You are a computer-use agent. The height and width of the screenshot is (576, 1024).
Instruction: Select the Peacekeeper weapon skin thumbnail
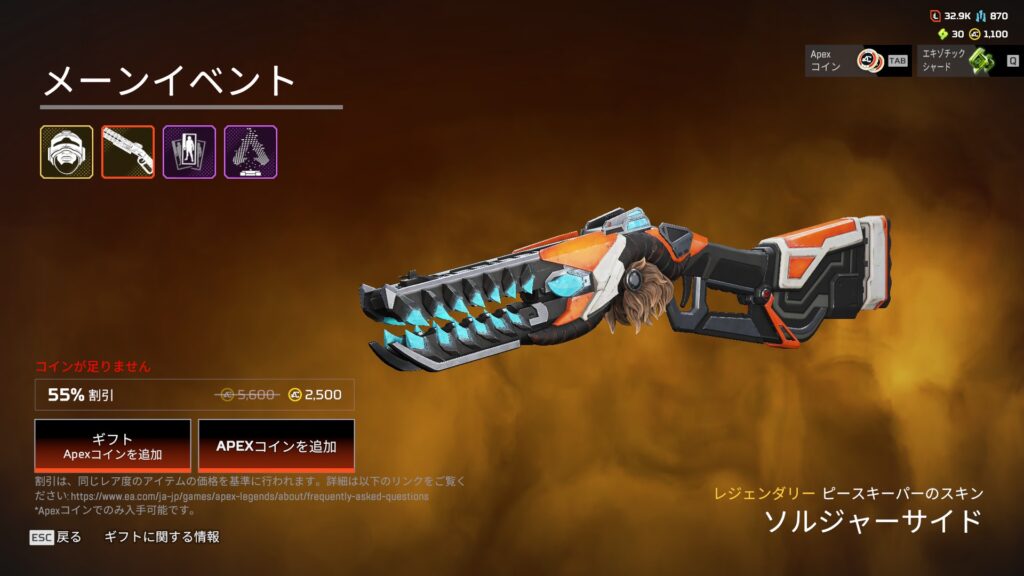pyautogui.click(x=128, y=152)
